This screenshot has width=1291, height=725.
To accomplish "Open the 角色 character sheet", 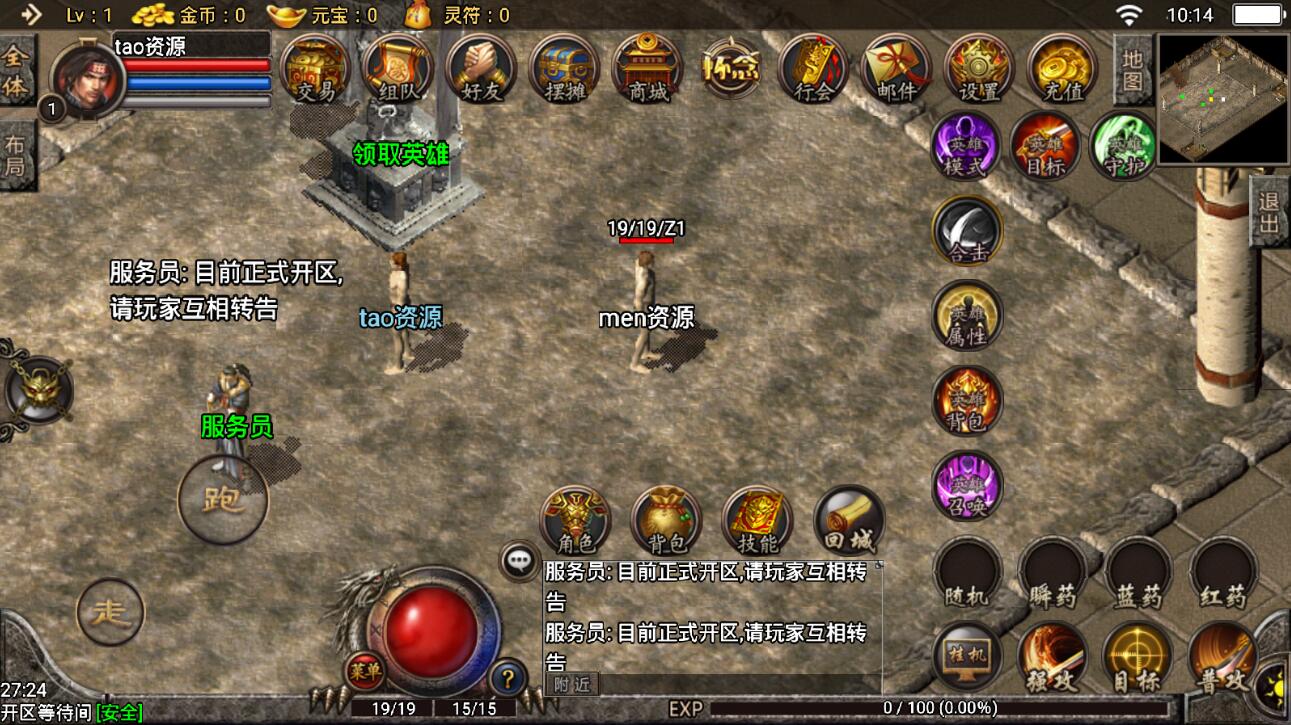I will point(574,521).
